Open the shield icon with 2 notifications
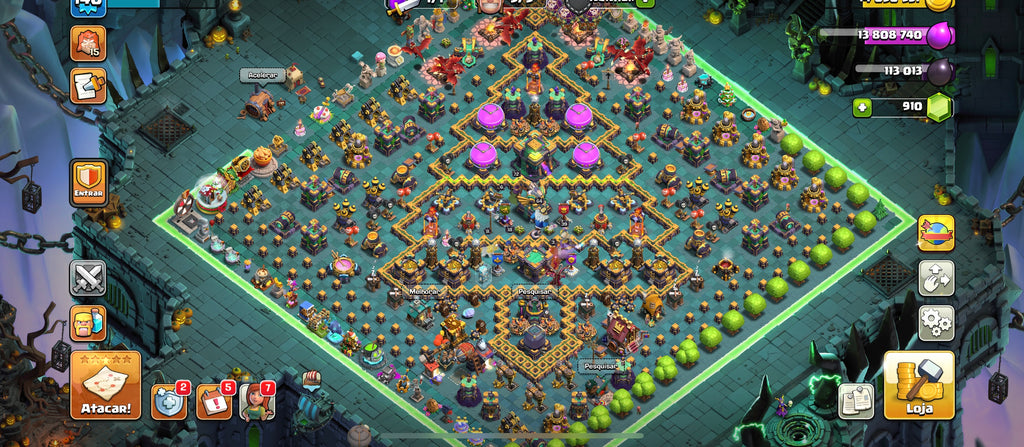Screen dimensions: 1024x447 click(169, 401)
